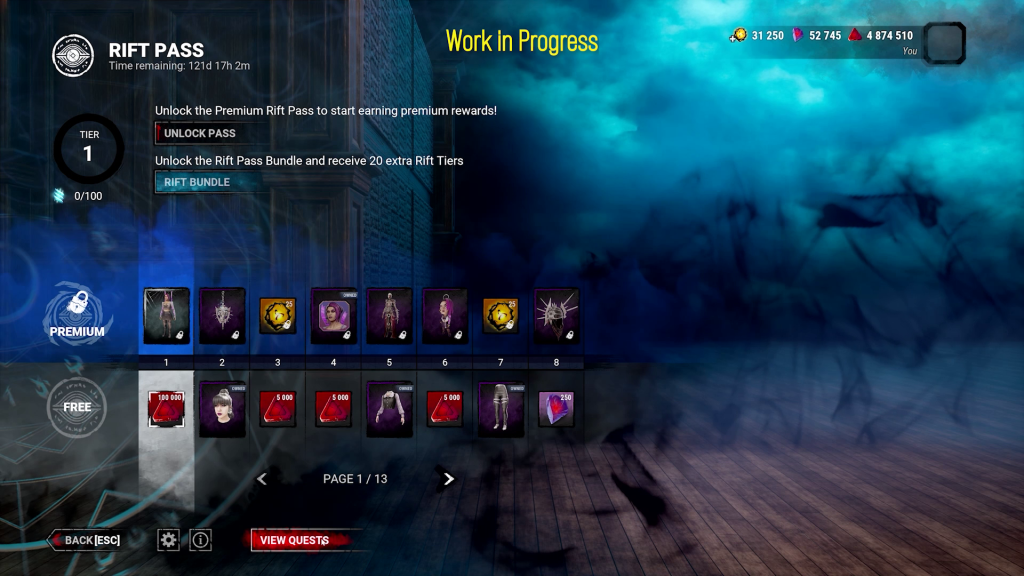The image size is (1024, 576).
Task: Click the Rift Pass emblem icon
Action: [73, 56]
